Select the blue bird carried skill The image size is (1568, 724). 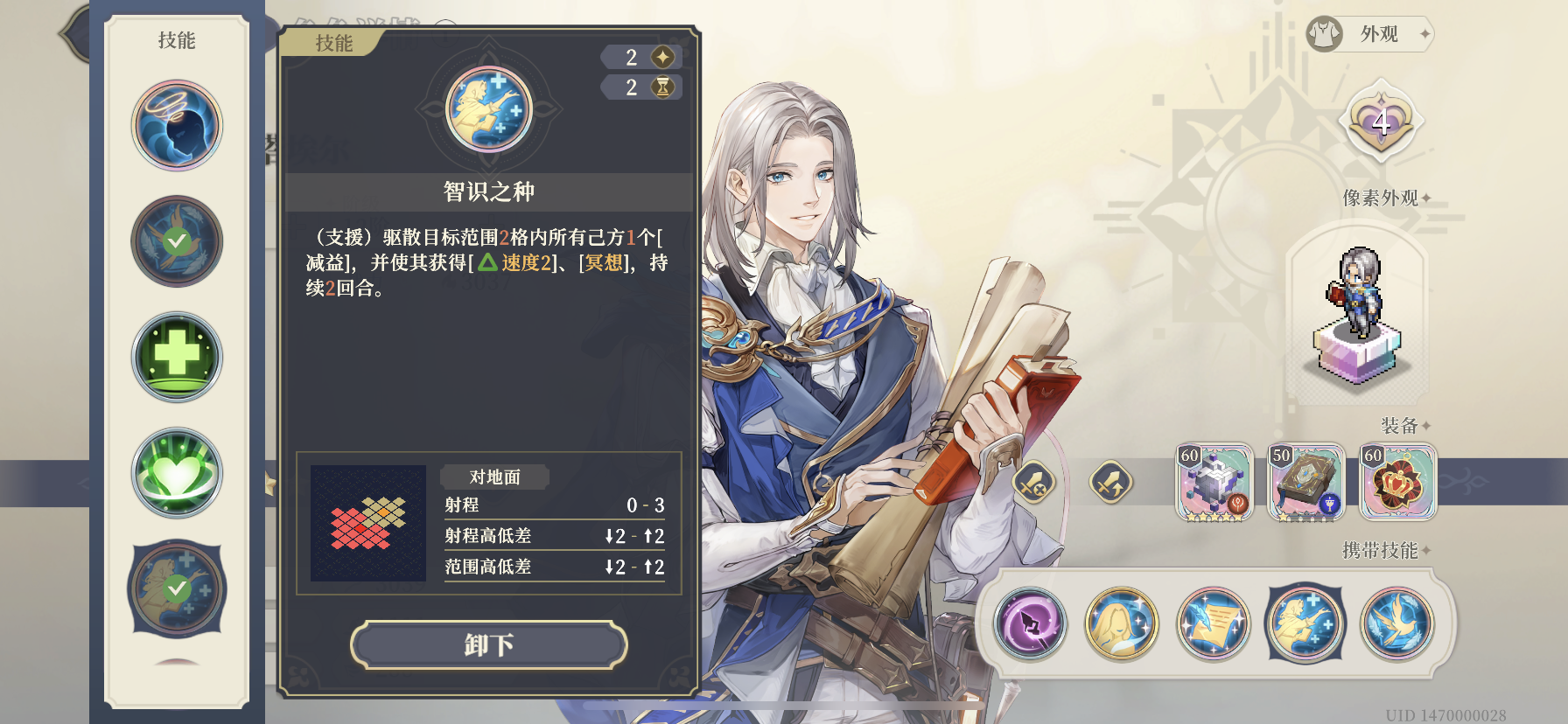point(1396,625)
